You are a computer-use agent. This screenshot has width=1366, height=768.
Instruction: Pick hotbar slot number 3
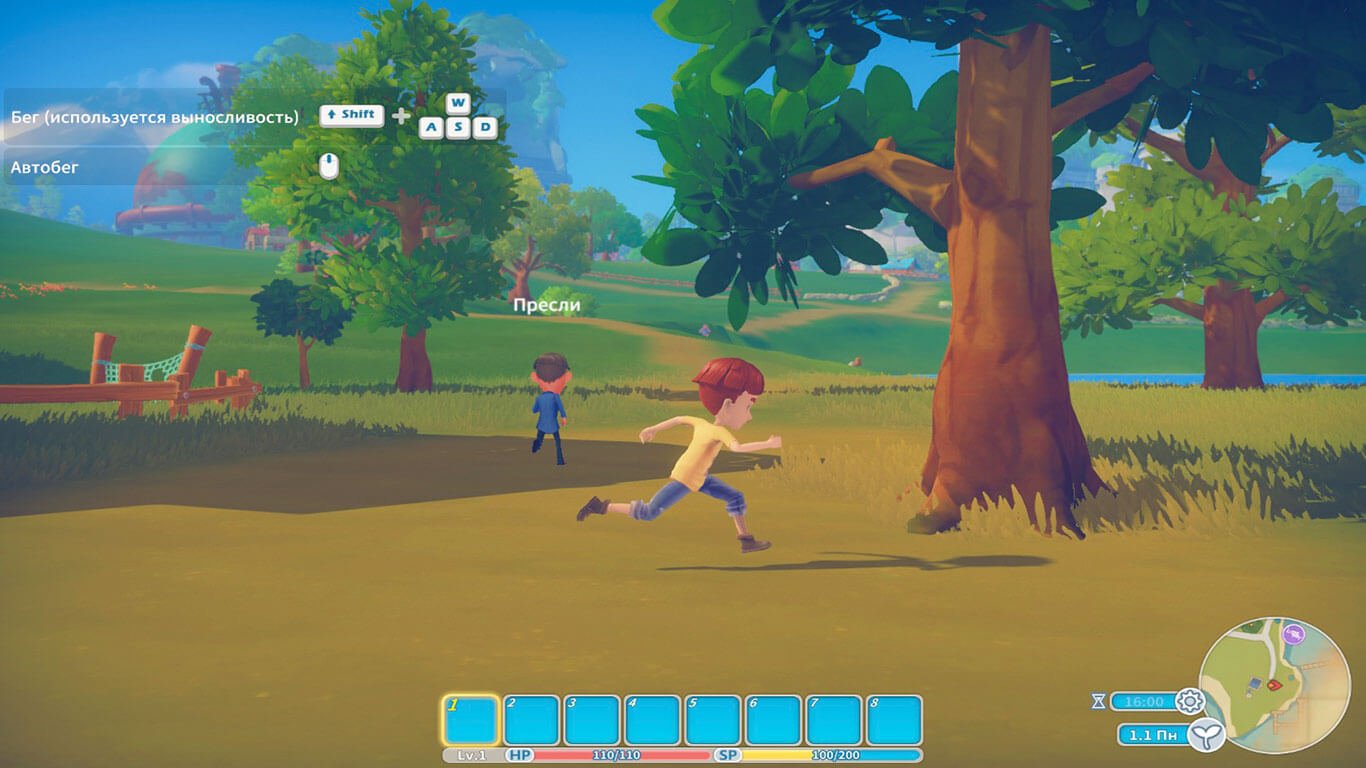pos(592,720)
